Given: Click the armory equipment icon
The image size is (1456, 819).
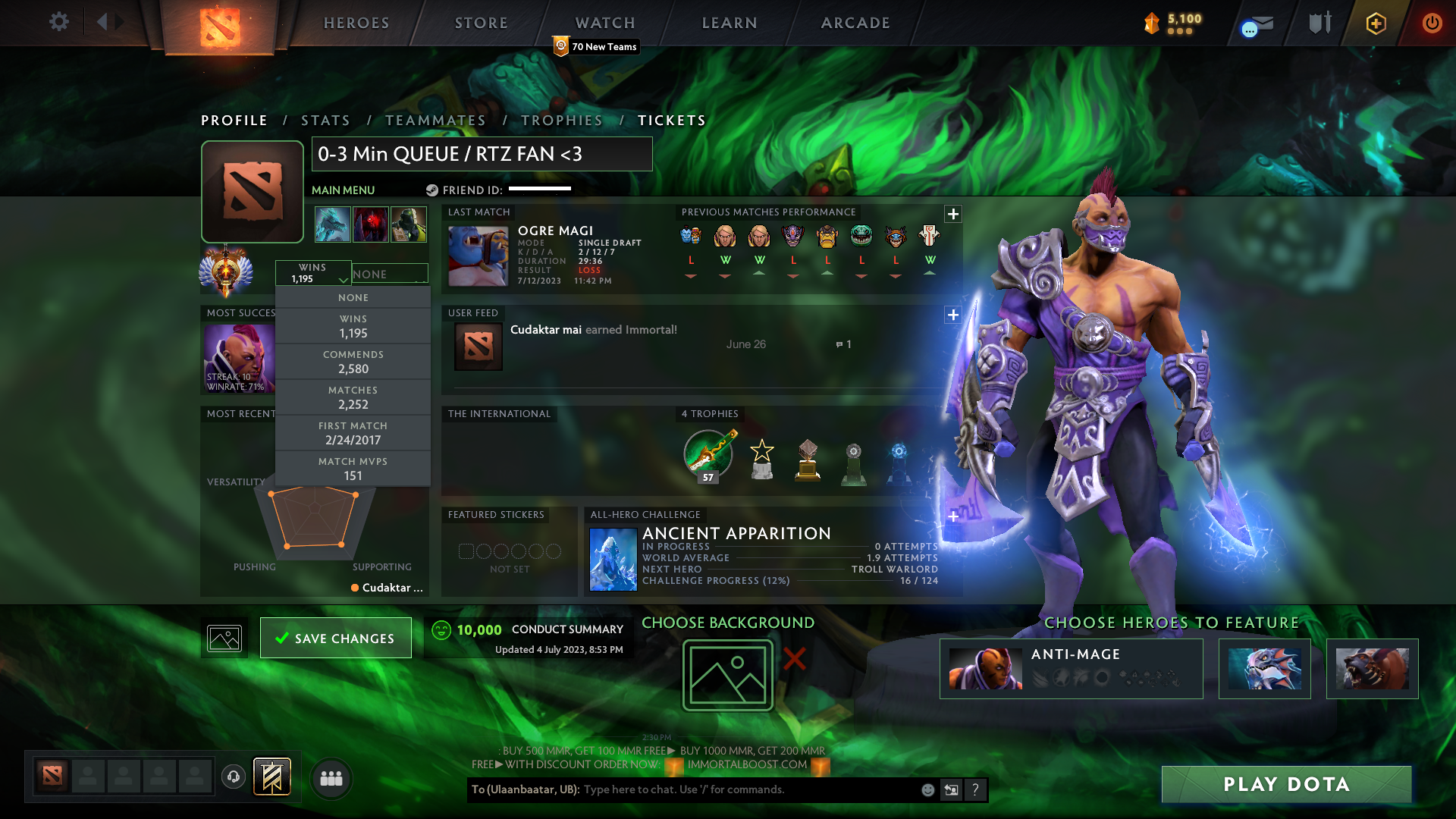Looking at the screenshot, I should click(1319, 23).
